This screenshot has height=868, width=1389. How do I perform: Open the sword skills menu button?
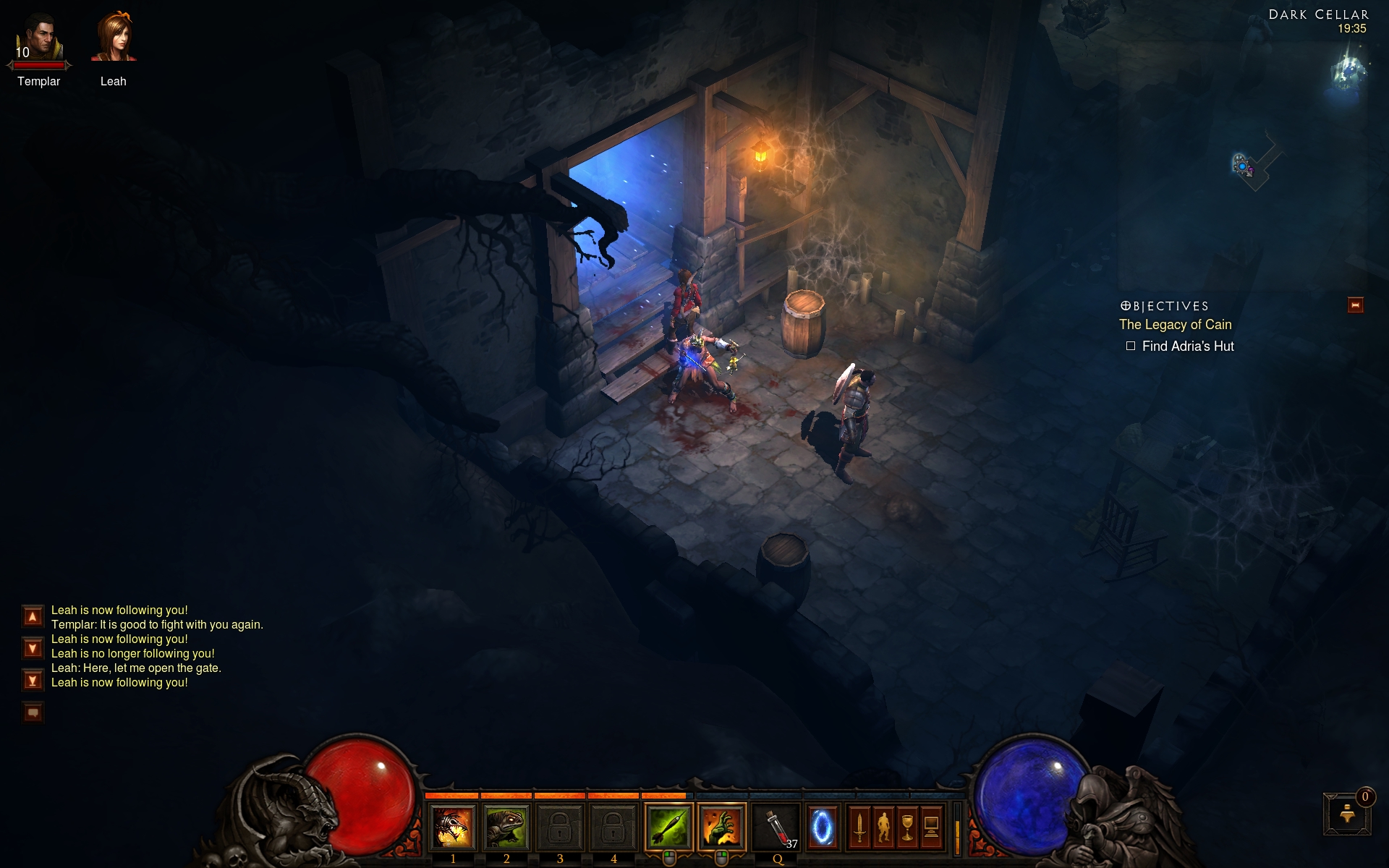(859, 827)
